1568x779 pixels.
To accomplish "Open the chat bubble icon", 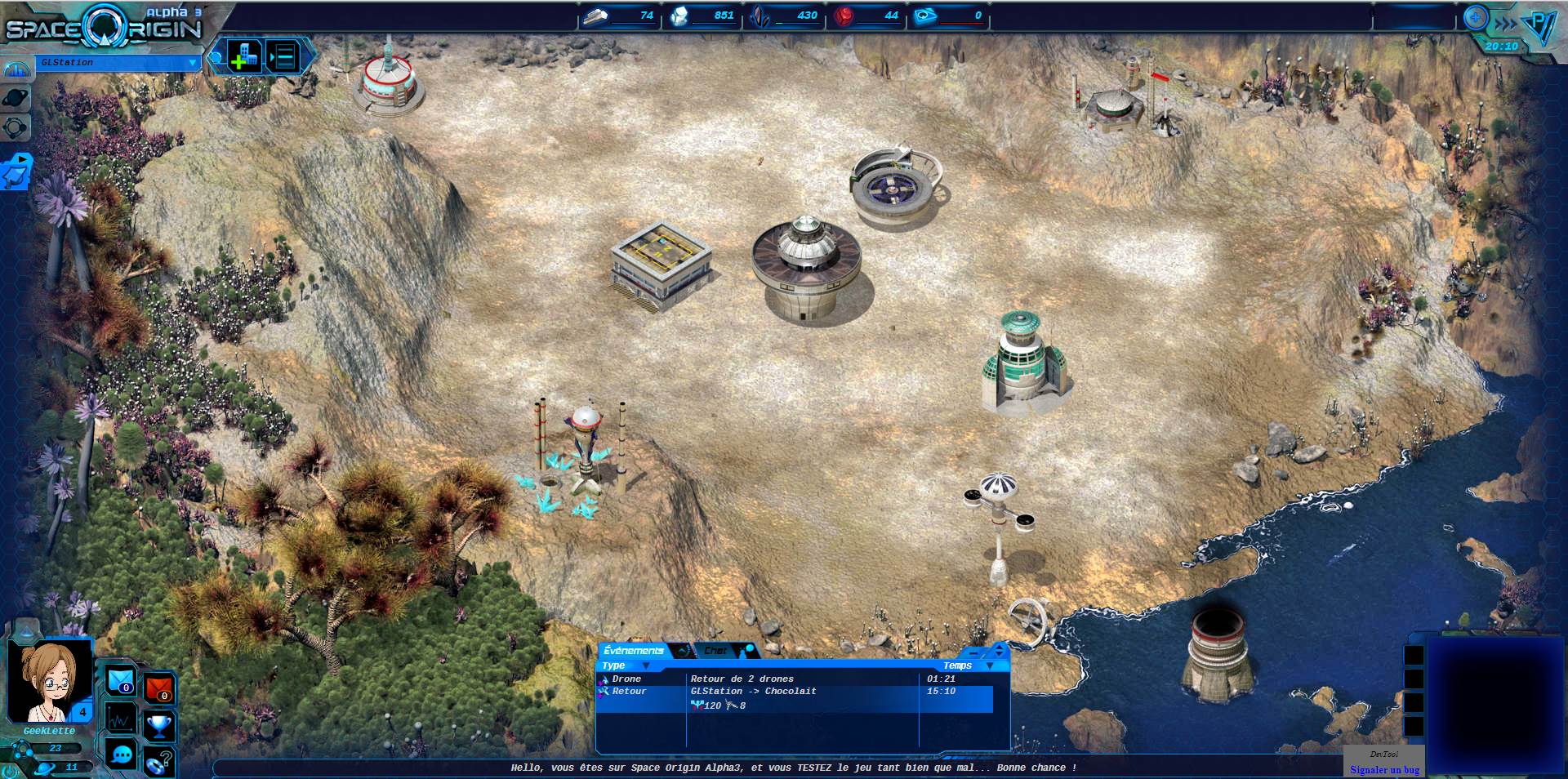I will click(122, 755).
